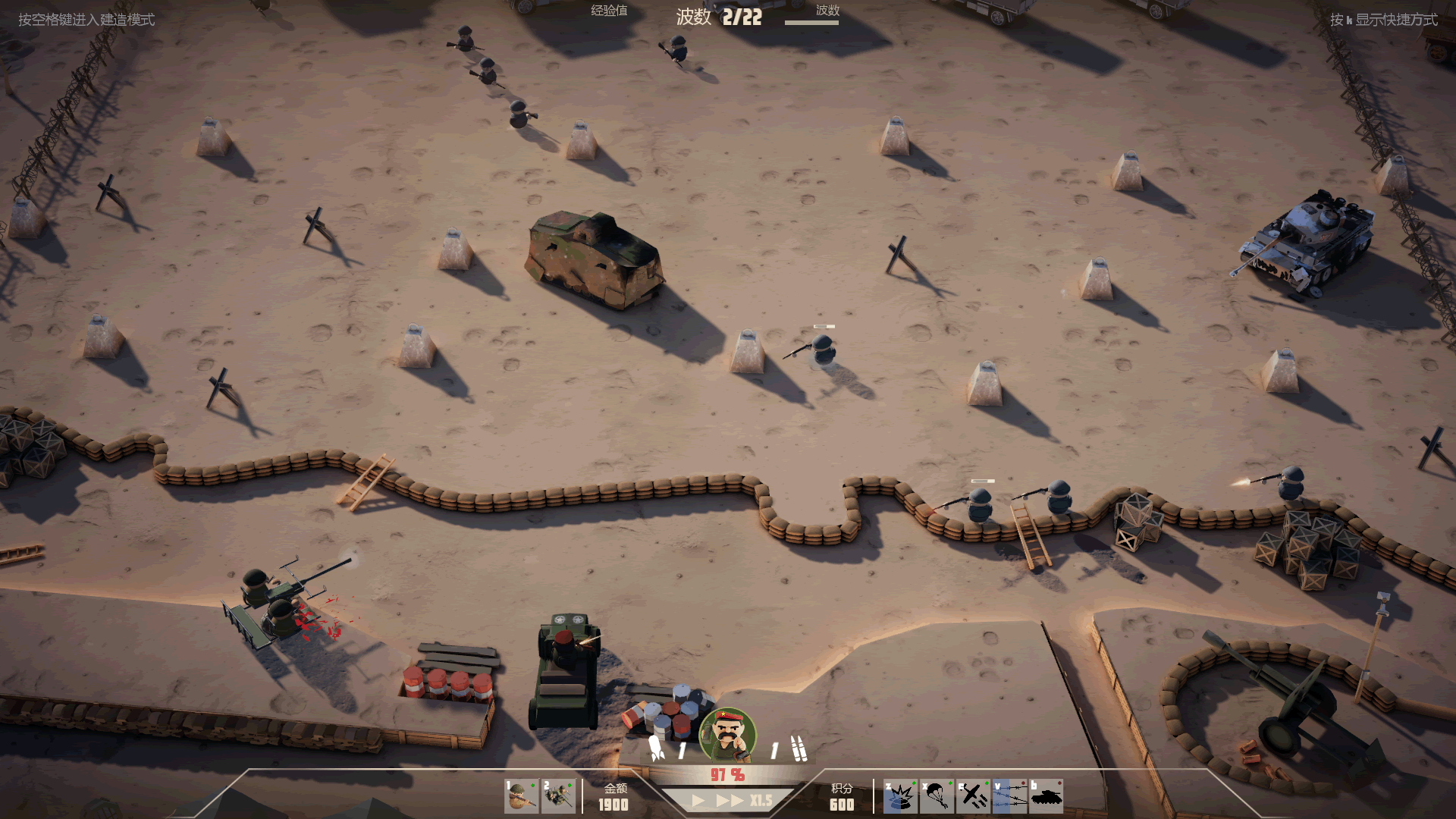This screenshot has height=819, width=1456.
Task: Select the X1.5 speed option
Action: point(761,801)
